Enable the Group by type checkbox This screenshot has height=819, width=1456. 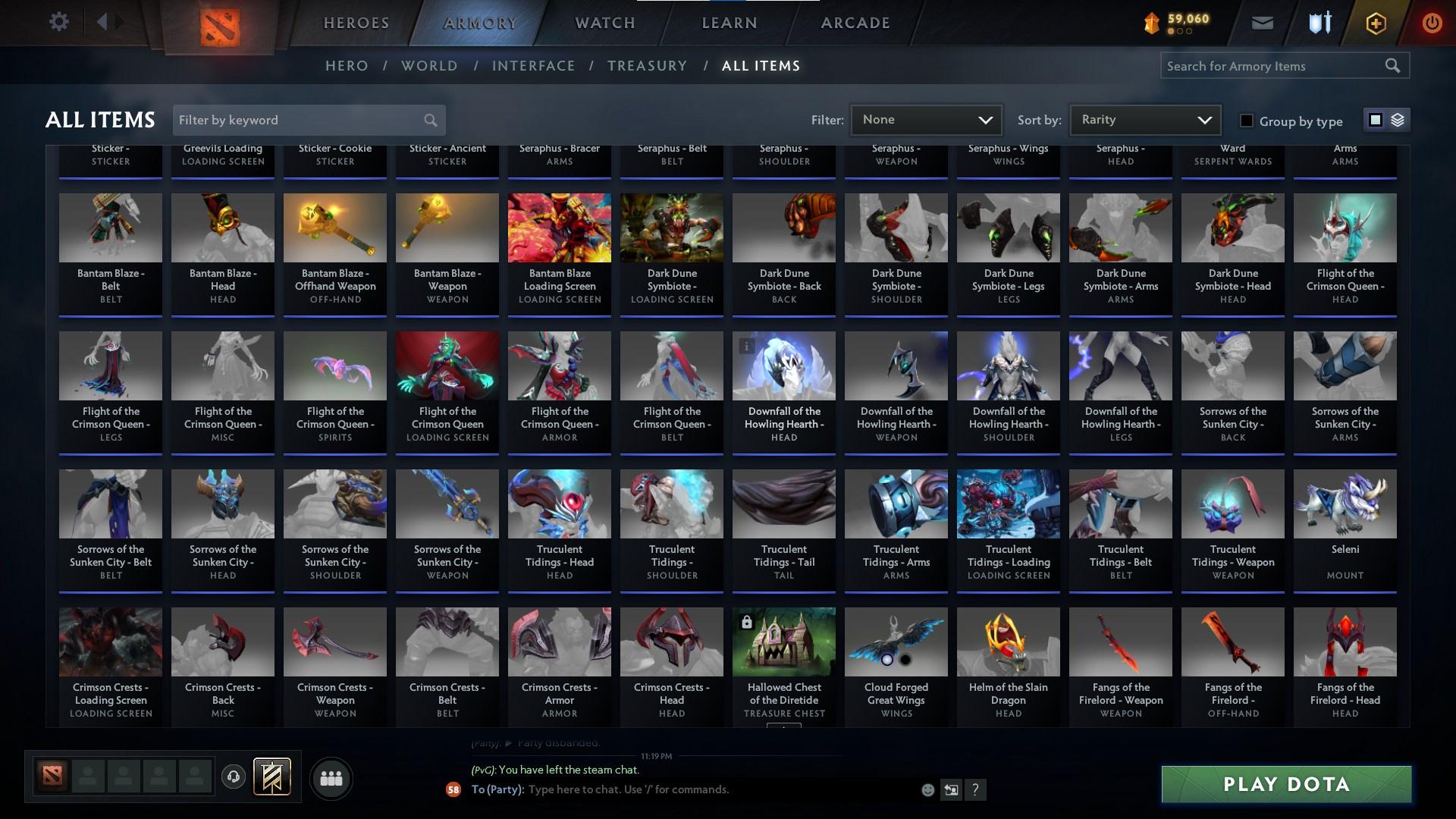[x=1246, y=121]
